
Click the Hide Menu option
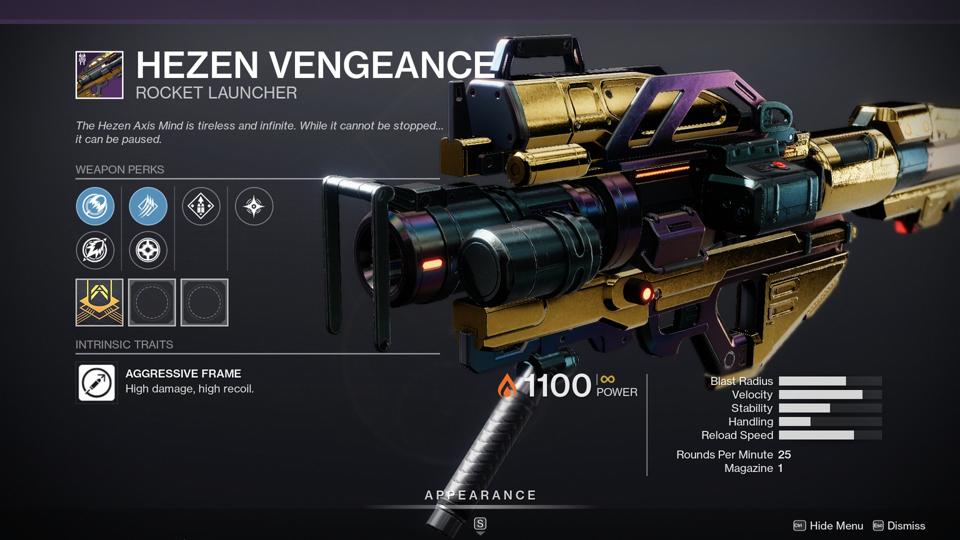828,526
